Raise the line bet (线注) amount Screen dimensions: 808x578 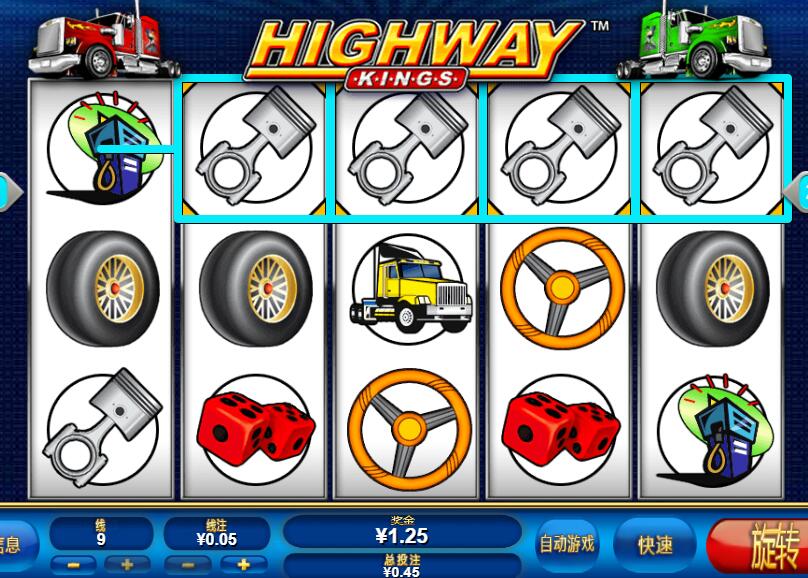click(243, 564)
